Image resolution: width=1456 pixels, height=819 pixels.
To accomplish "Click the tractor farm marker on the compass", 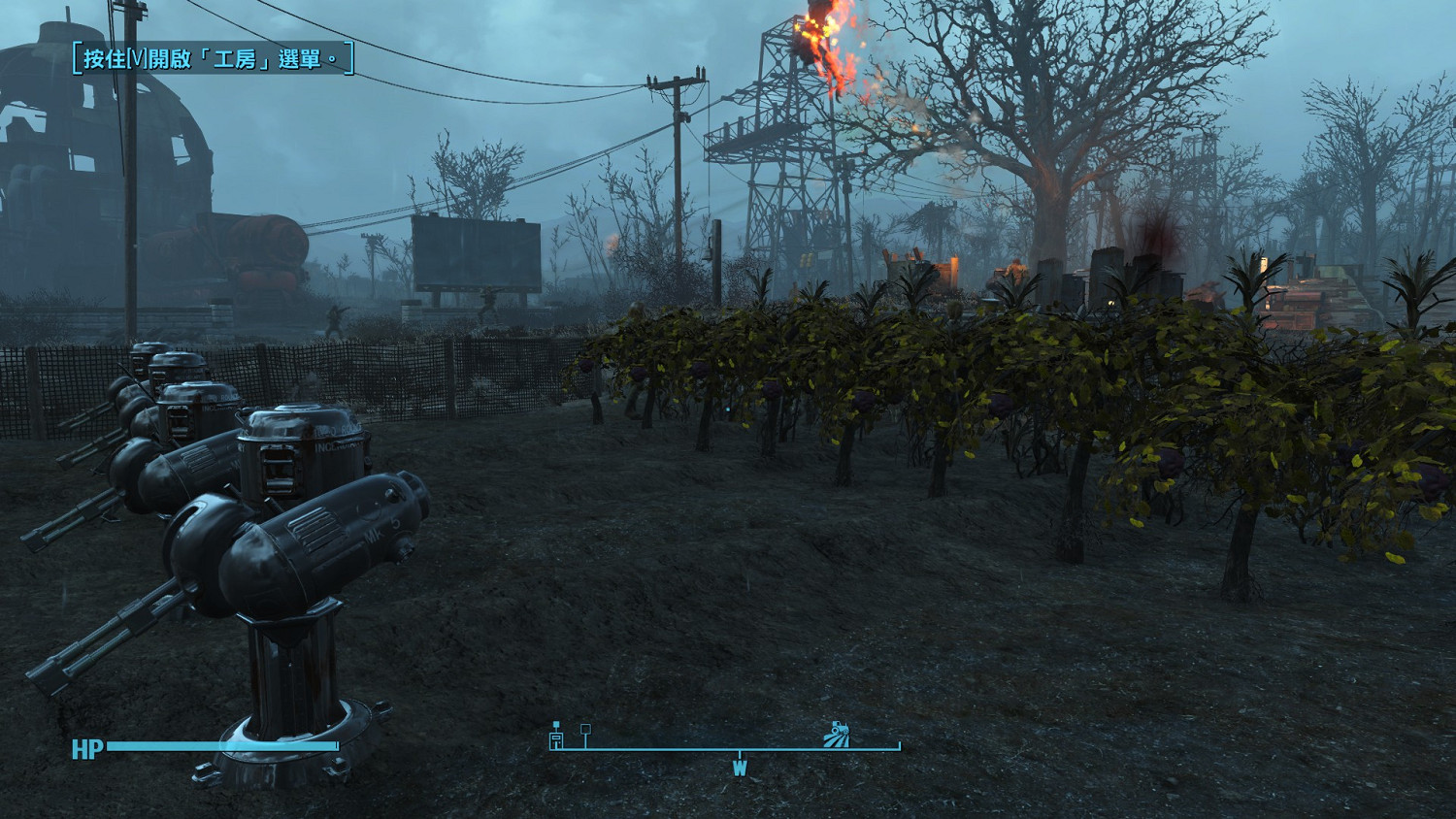I will [x=837, y=735].
